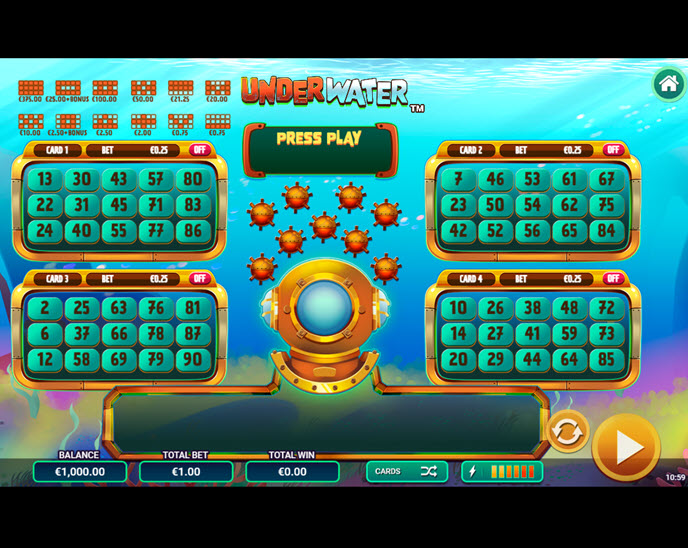688x548 pixels.
Task: Select the Card 2 bingo grid
Action: pyautogui.click(x=533, y=205)
